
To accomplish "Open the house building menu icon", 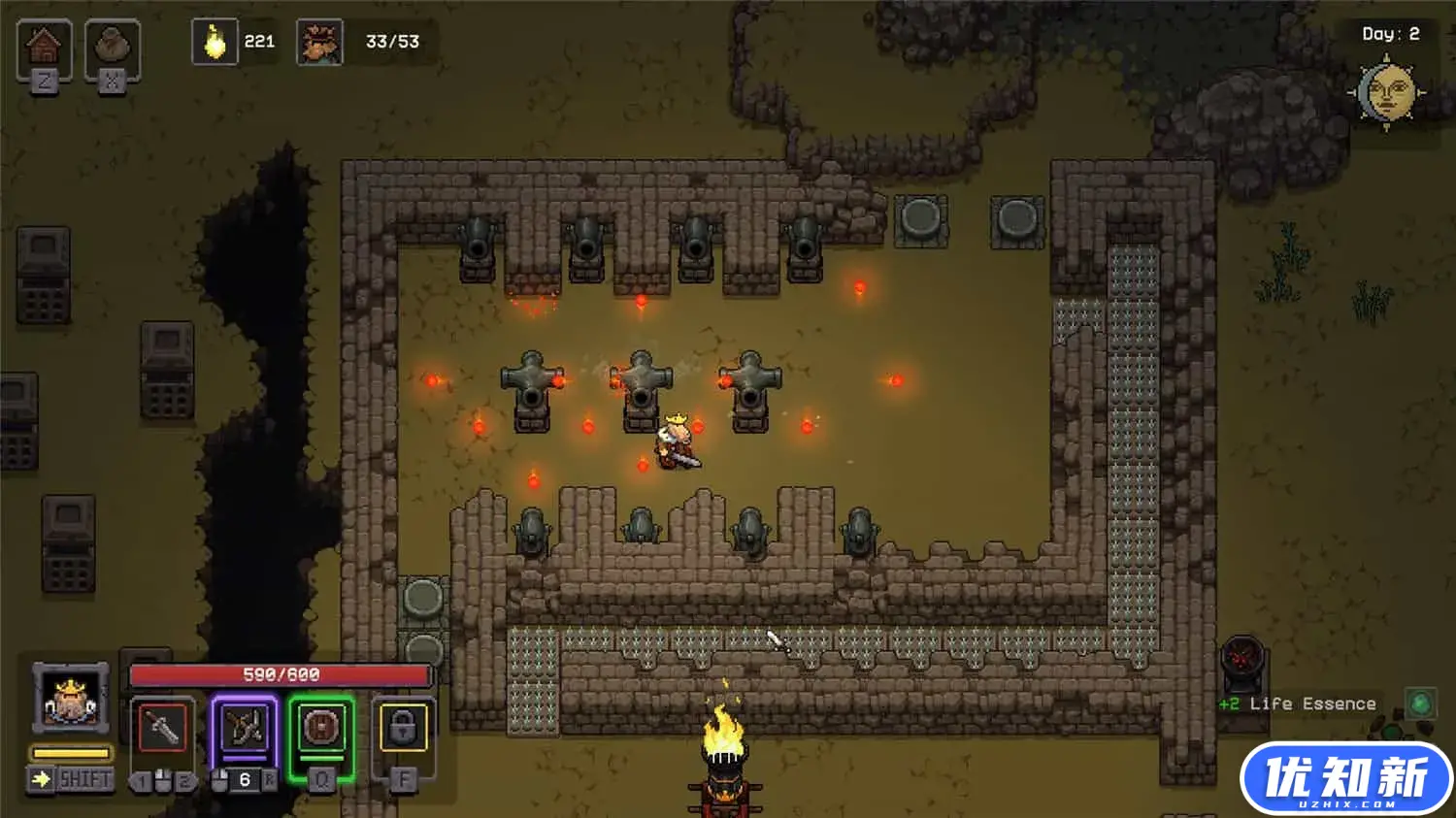I will tap(44, 46).
